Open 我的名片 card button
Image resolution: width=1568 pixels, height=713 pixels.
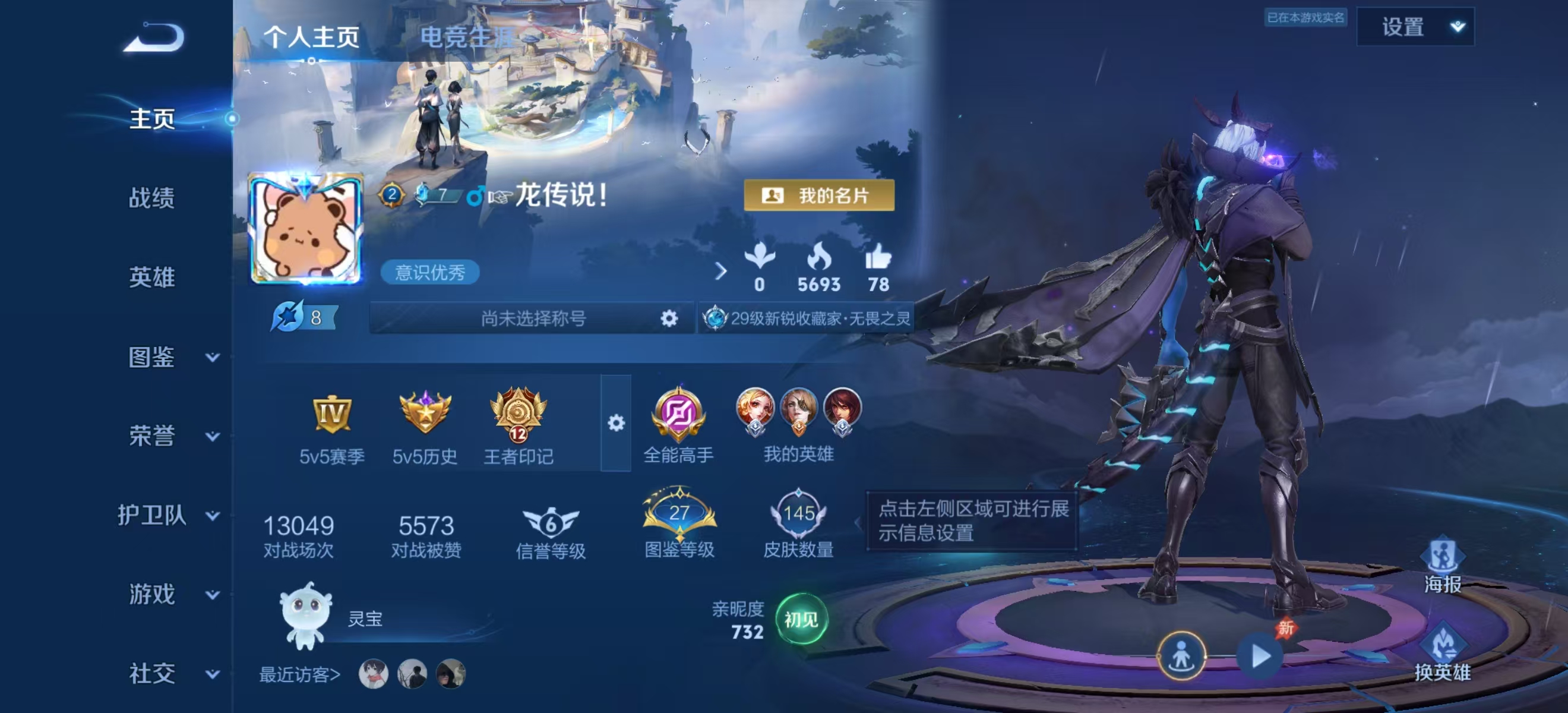click(818, 195)
